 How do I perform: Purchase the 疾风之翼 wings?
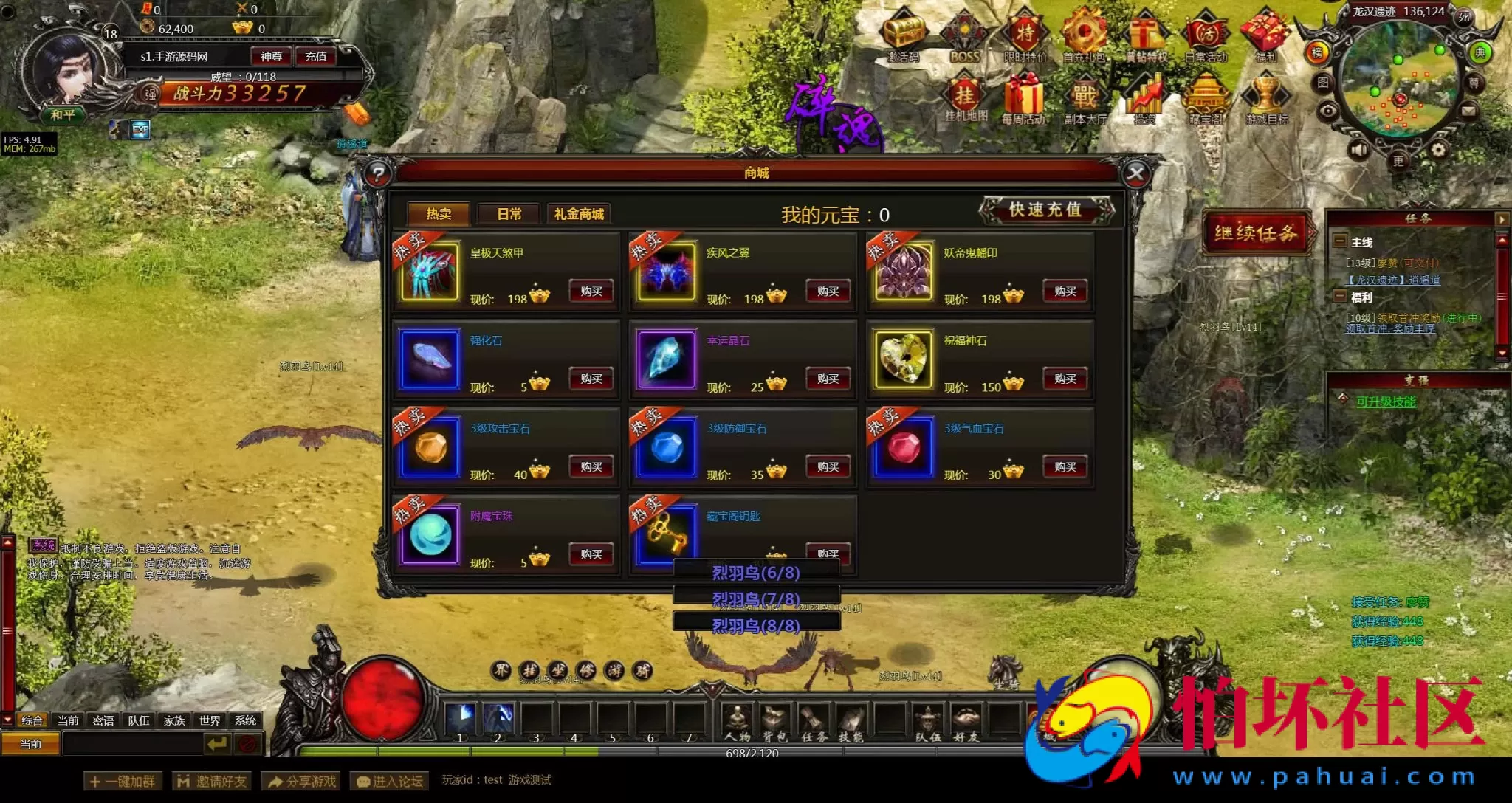click(x=828, y=292)
